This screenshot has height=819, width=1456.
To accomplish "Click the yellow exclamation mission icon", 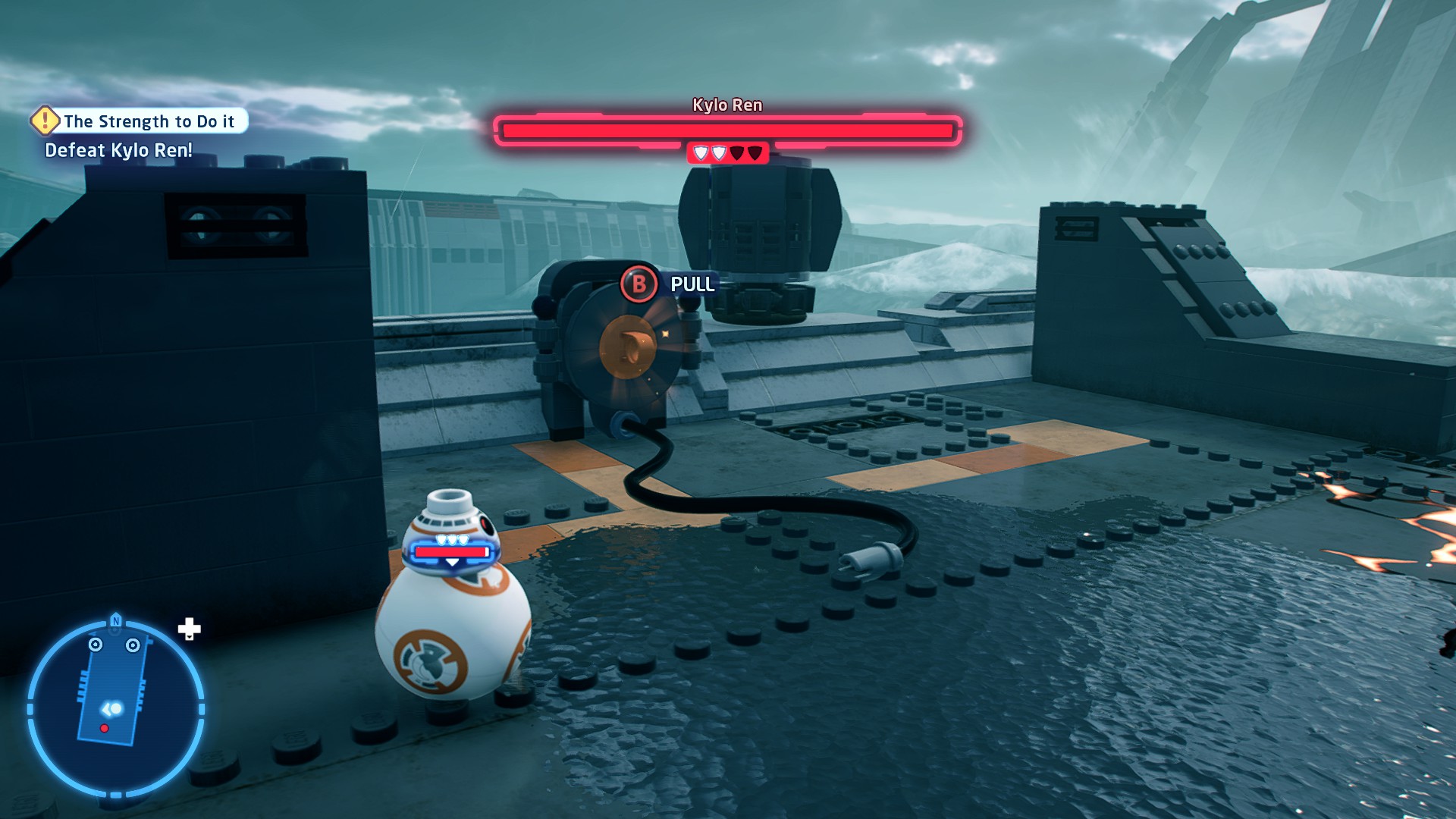I will [x=45, y=120].
